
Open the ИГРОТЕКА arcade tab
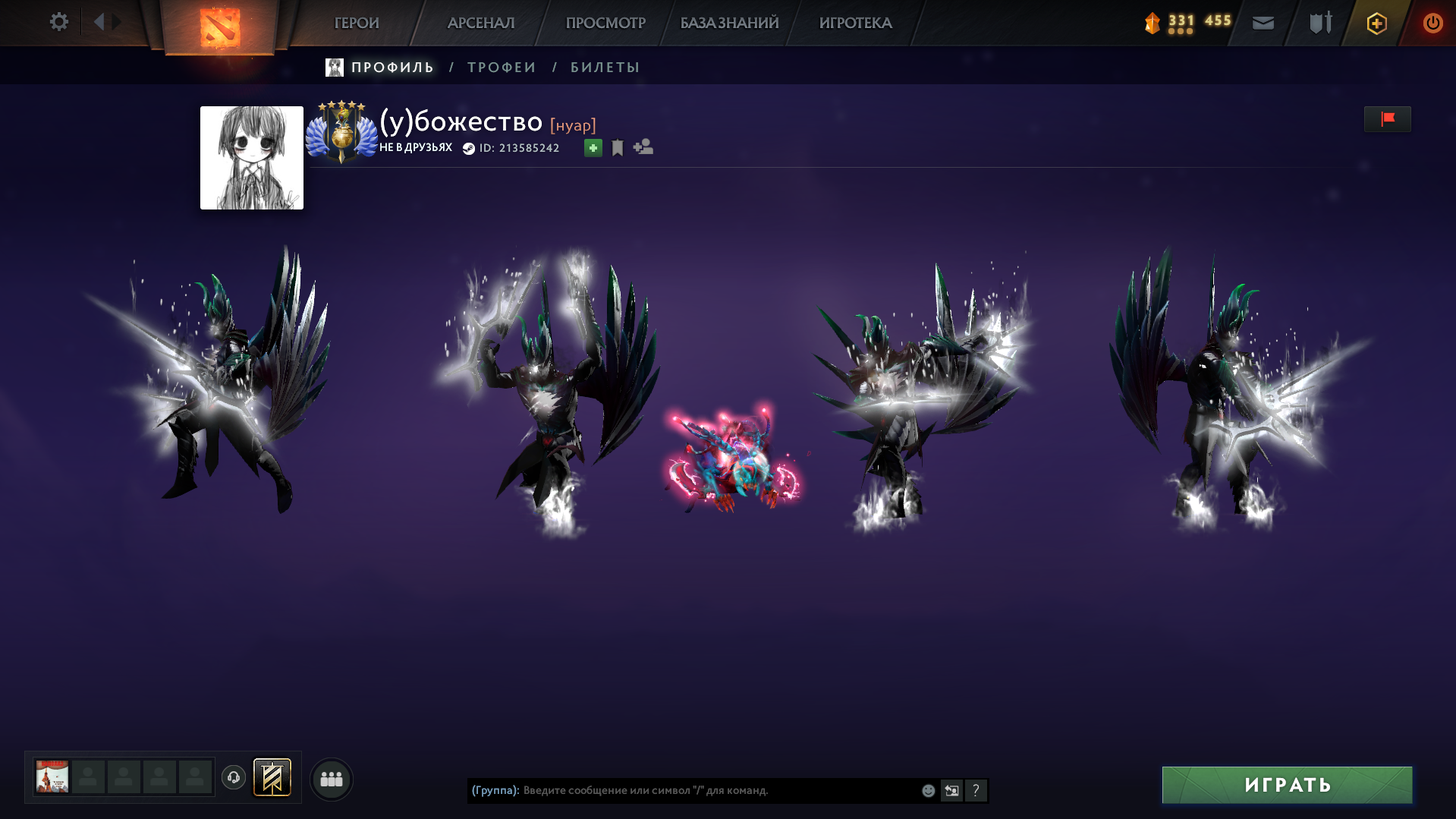click(855, 23)
